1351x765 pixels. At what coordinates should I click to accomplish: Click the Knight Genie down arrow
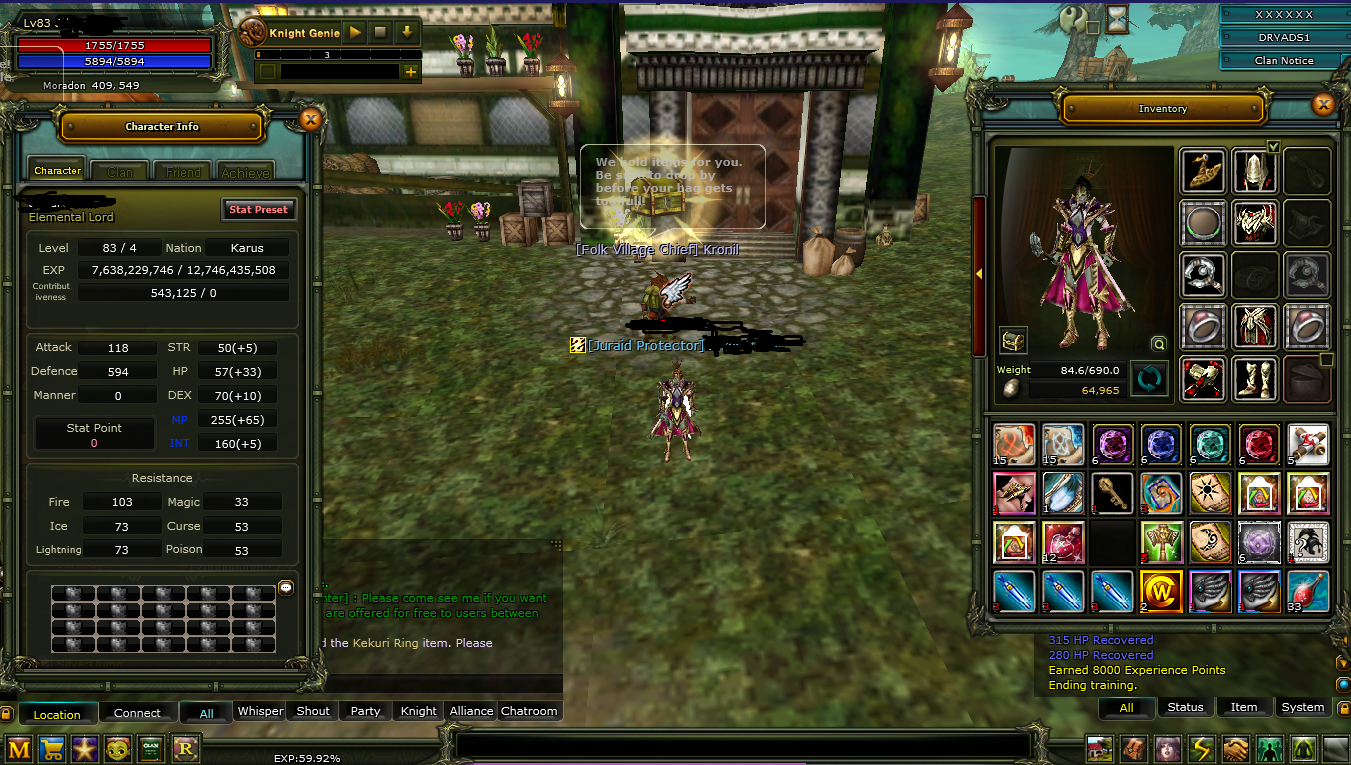[407, 31]
